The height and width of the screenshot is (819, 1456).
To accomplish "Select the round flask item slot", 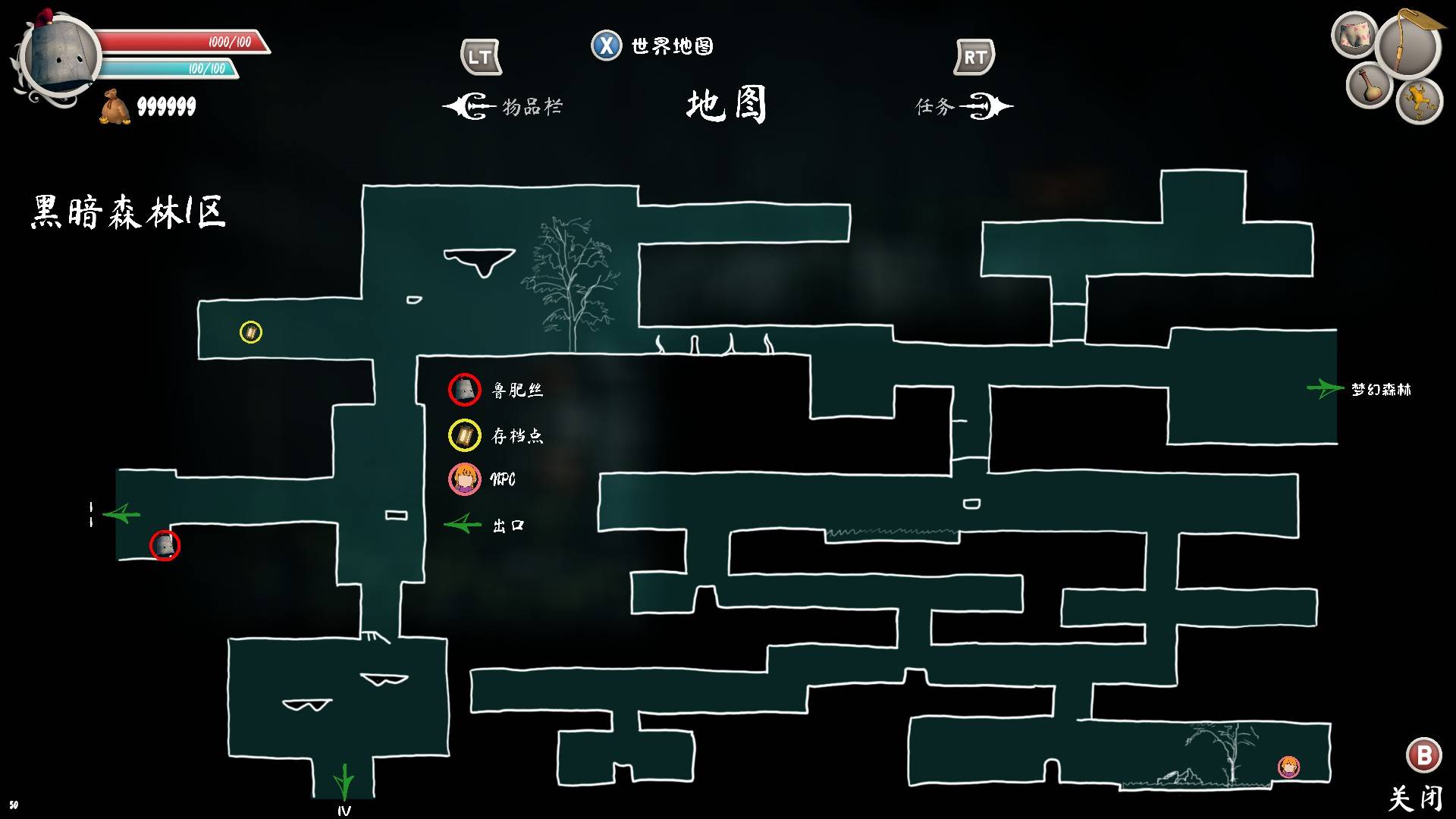I will (x=1368, y=86).
